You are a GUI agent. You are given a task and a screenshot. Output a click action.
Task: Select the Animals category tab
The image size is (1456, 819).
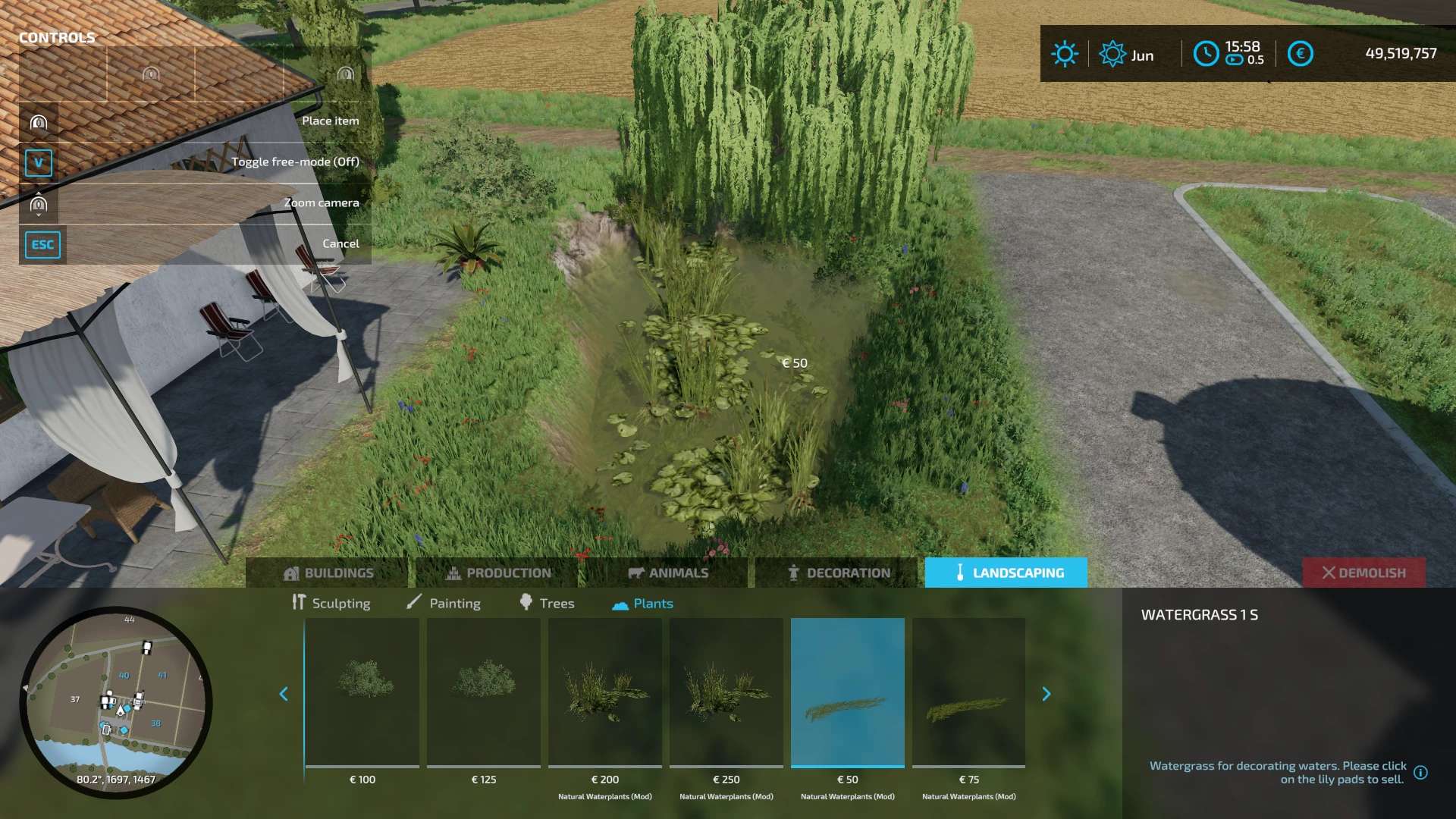point(668,573)
